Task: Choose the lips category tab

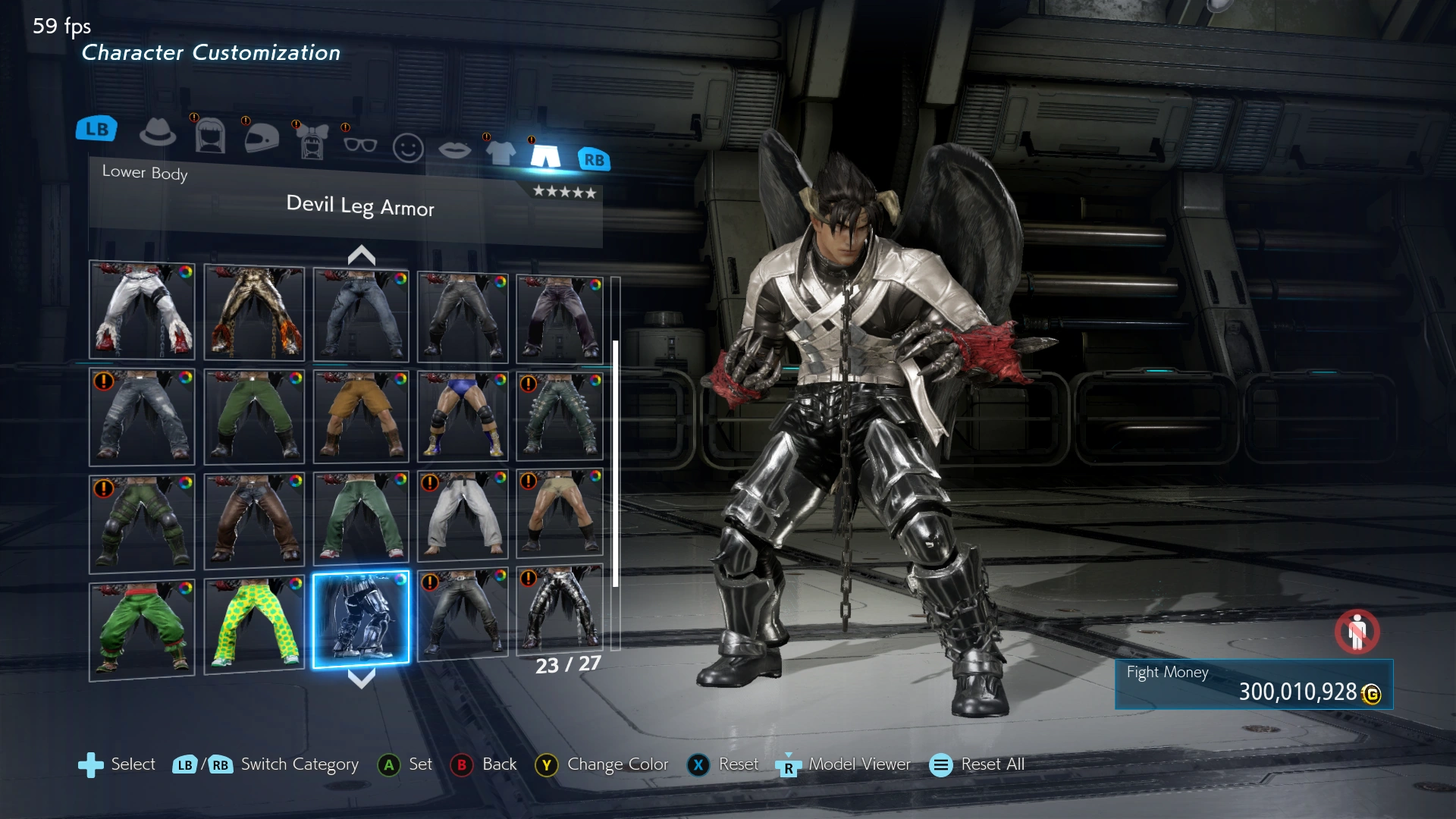Action: pyautogui.click(x=454, y=150)
